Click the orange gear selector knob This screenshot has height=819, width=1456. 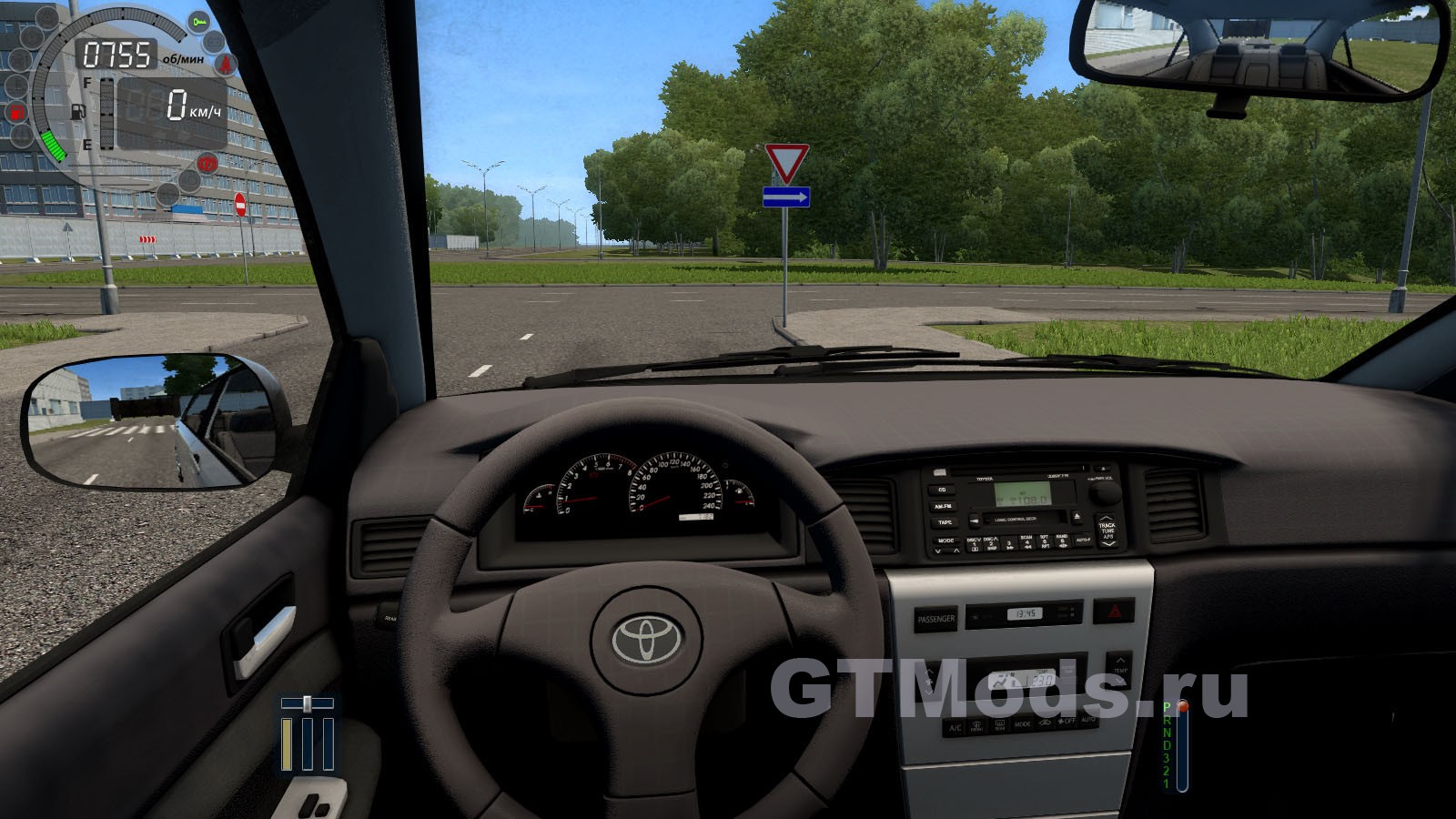tap(1182, 706)
